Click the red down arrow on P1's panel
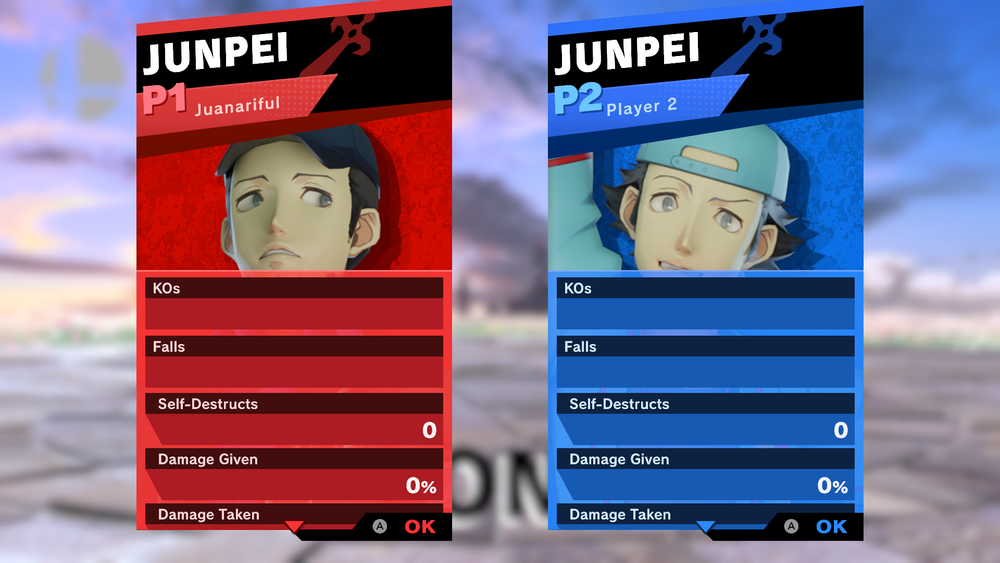 click(294, 527)
